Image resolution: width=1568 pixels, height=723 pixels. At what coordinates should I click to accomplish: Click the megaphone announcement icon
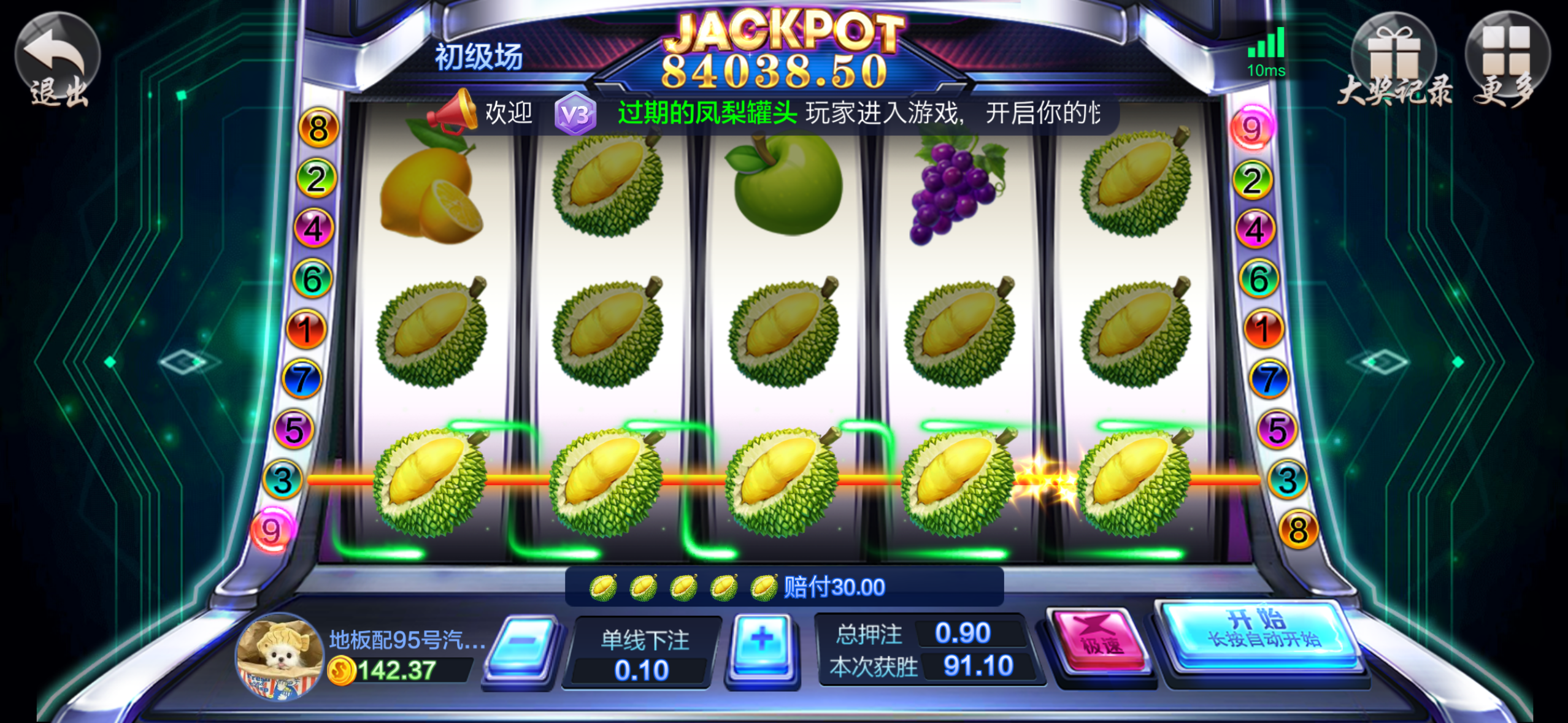(x=454, y=112)
